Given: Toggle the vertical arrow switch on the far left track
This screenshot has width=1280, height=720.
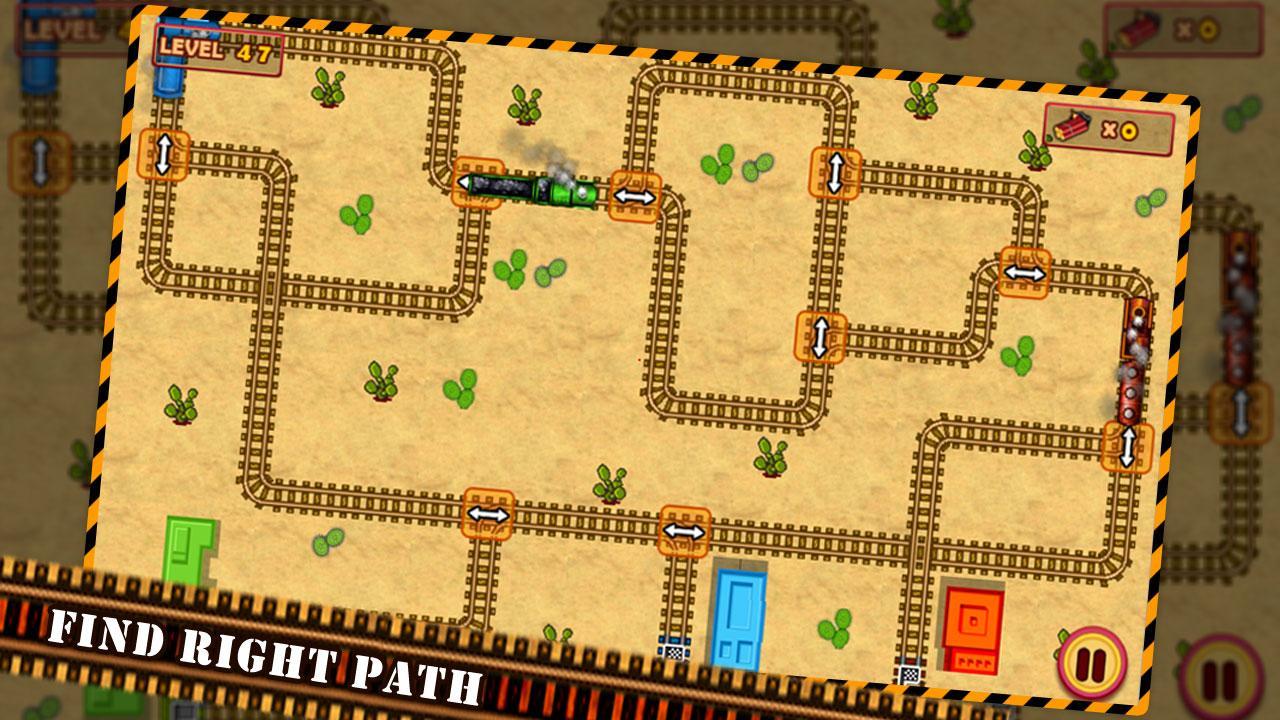Looking at the screenshot, I should (x=162, y=152).
